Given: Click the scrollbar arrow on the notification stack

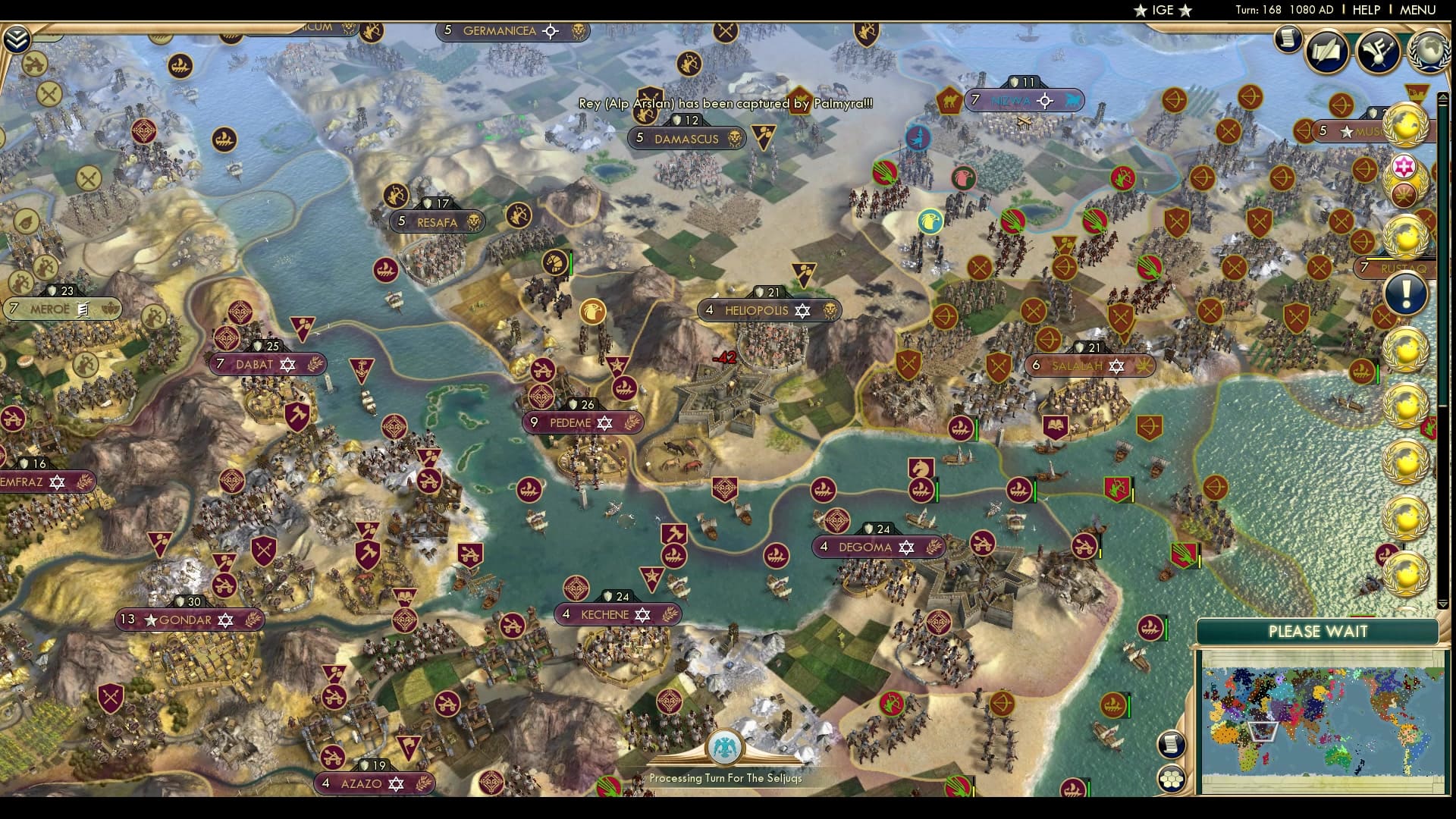Looking at the screenshot, I should 1443,96.
